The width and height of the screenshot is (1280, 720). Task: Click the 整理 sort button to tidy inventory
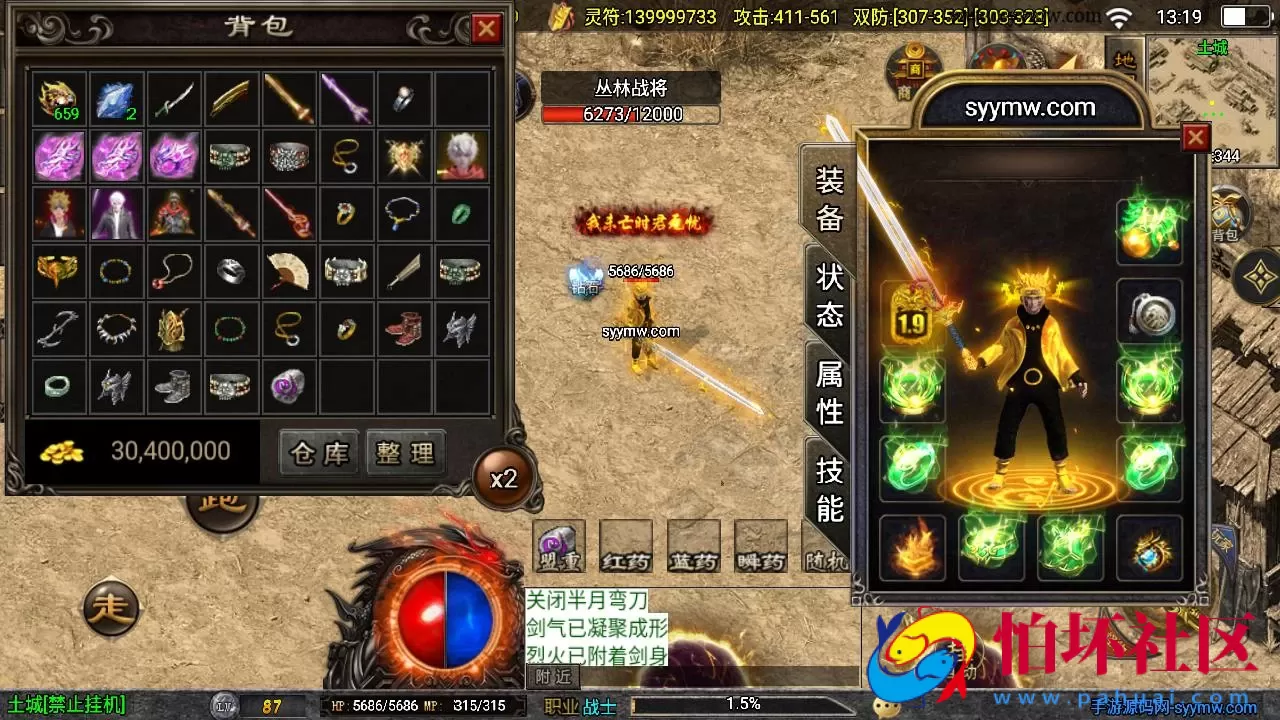click(405, 452)
